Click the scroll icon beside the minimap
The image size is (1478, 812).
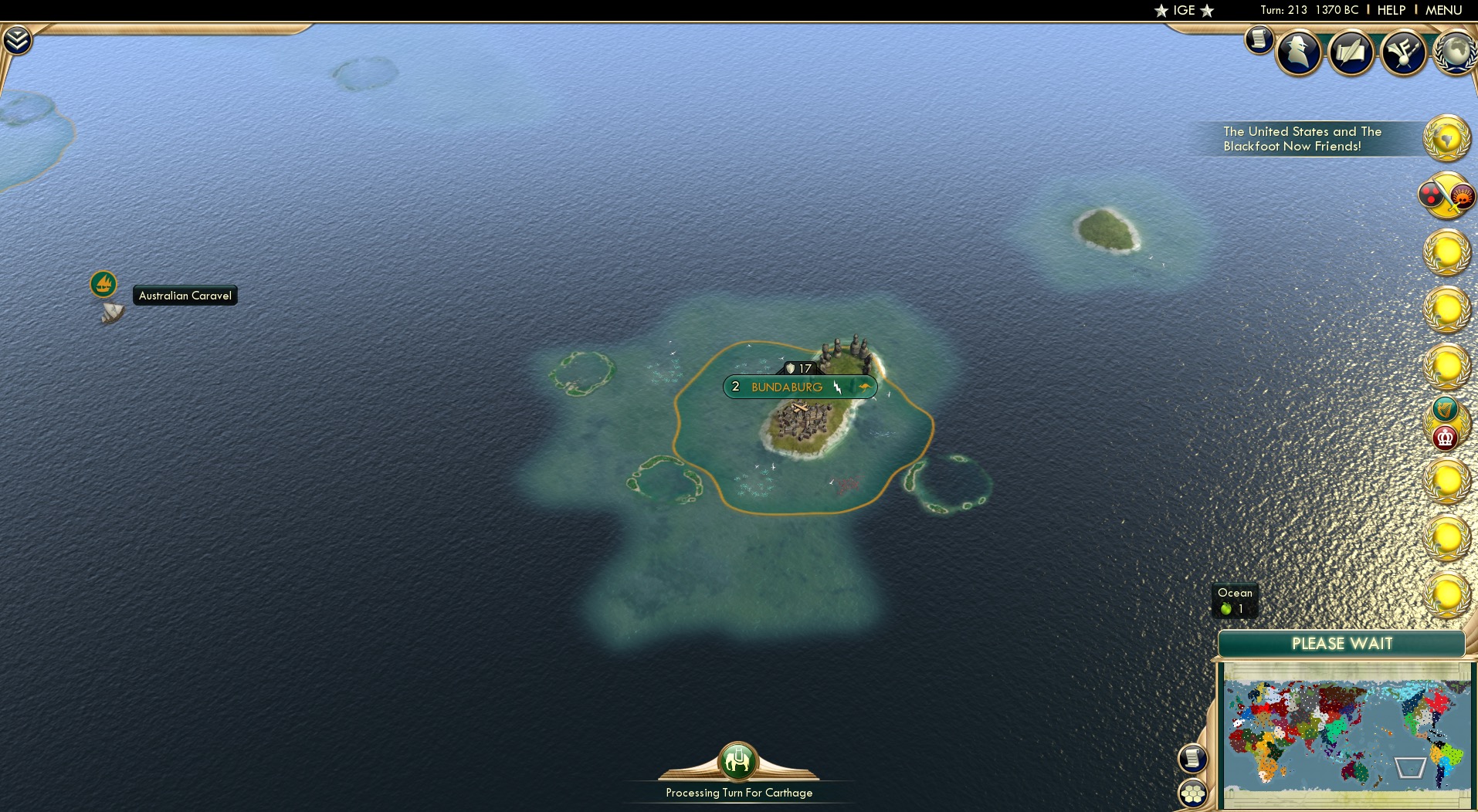click(x=1192, y=759)
